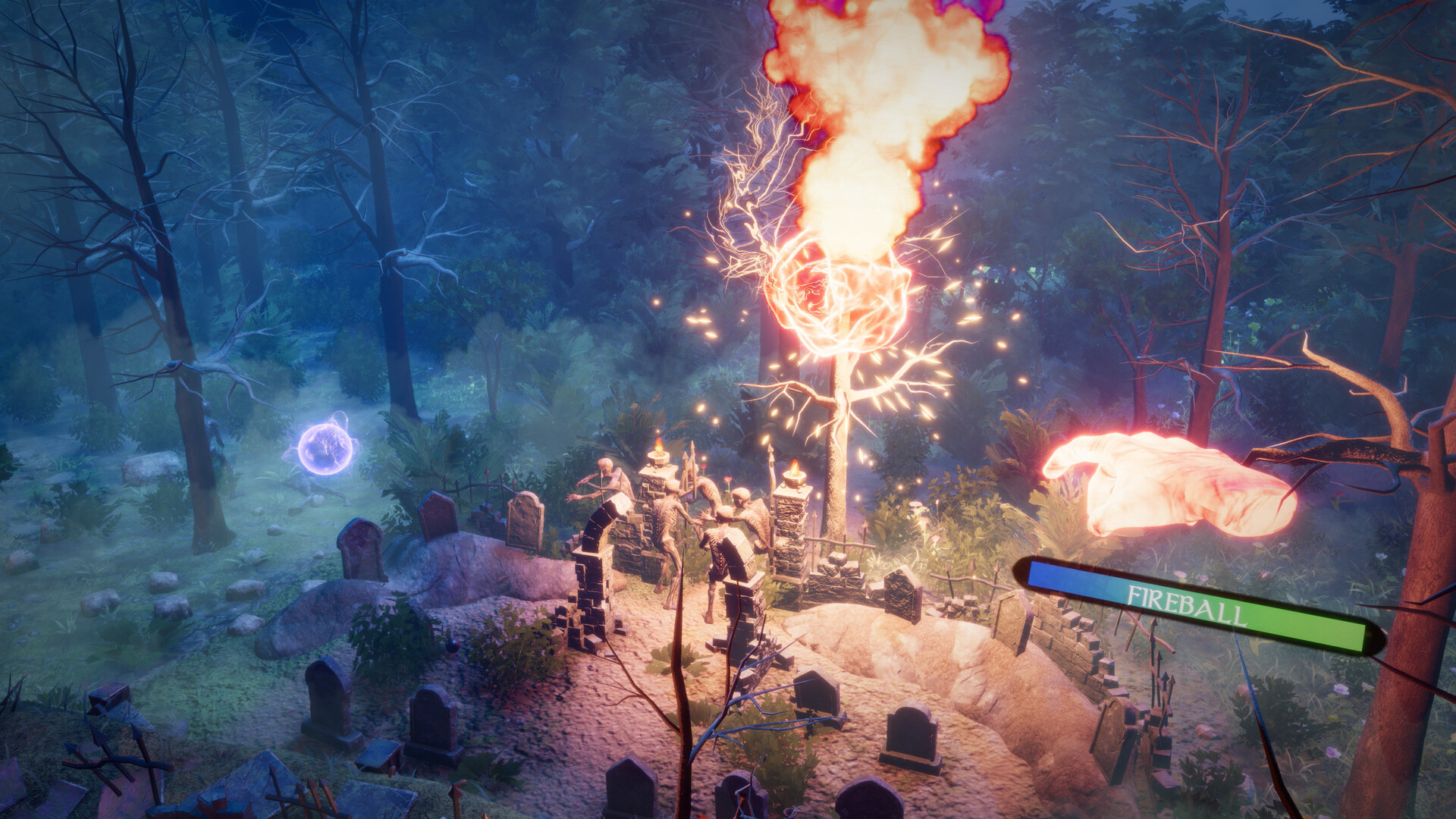The width and height of the screenshot is (1456, 819).
Task: Select the rearmost skeleton near the pillar
Action: (745, 516)
